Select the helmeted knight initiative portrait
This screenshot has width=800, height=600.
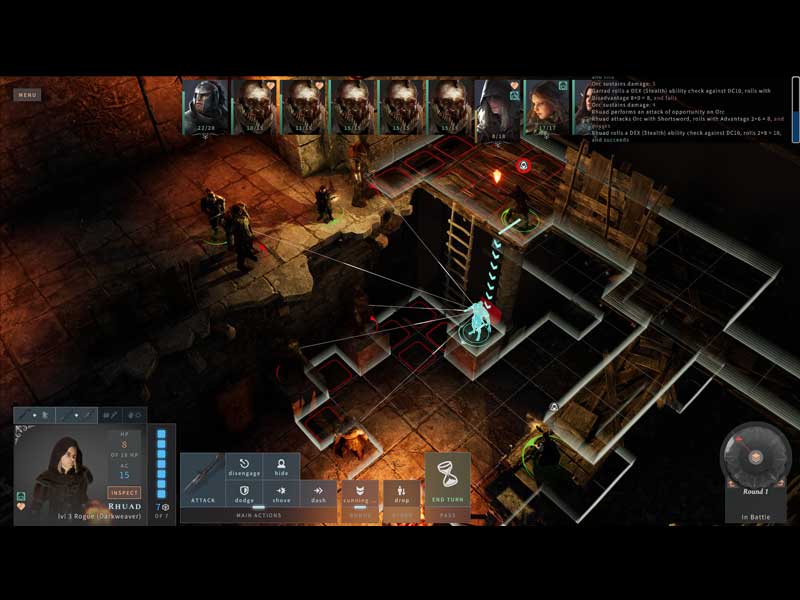(206, 106)
